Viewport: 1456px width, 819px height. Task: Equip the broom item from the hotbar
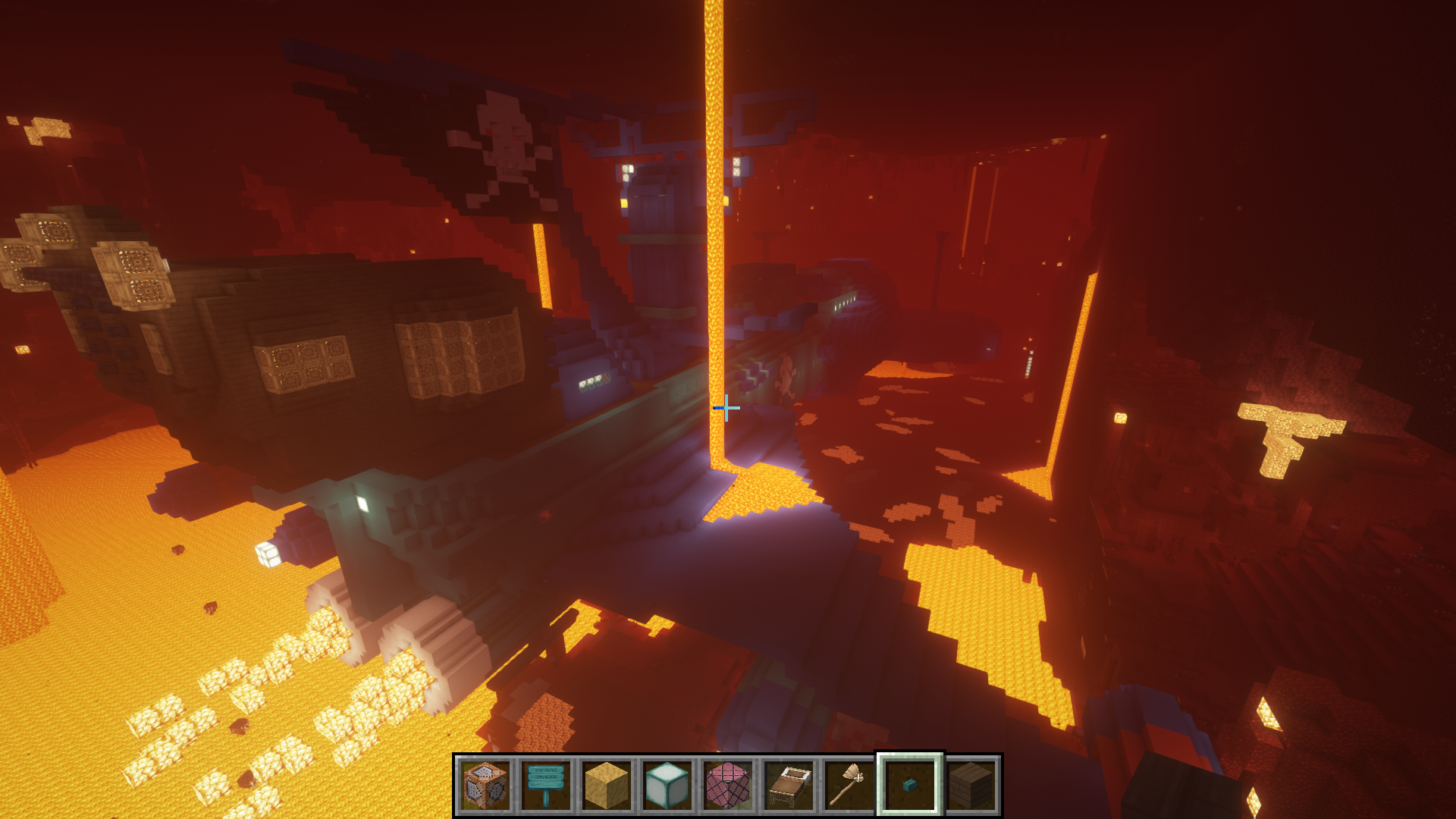click(849, 786)
